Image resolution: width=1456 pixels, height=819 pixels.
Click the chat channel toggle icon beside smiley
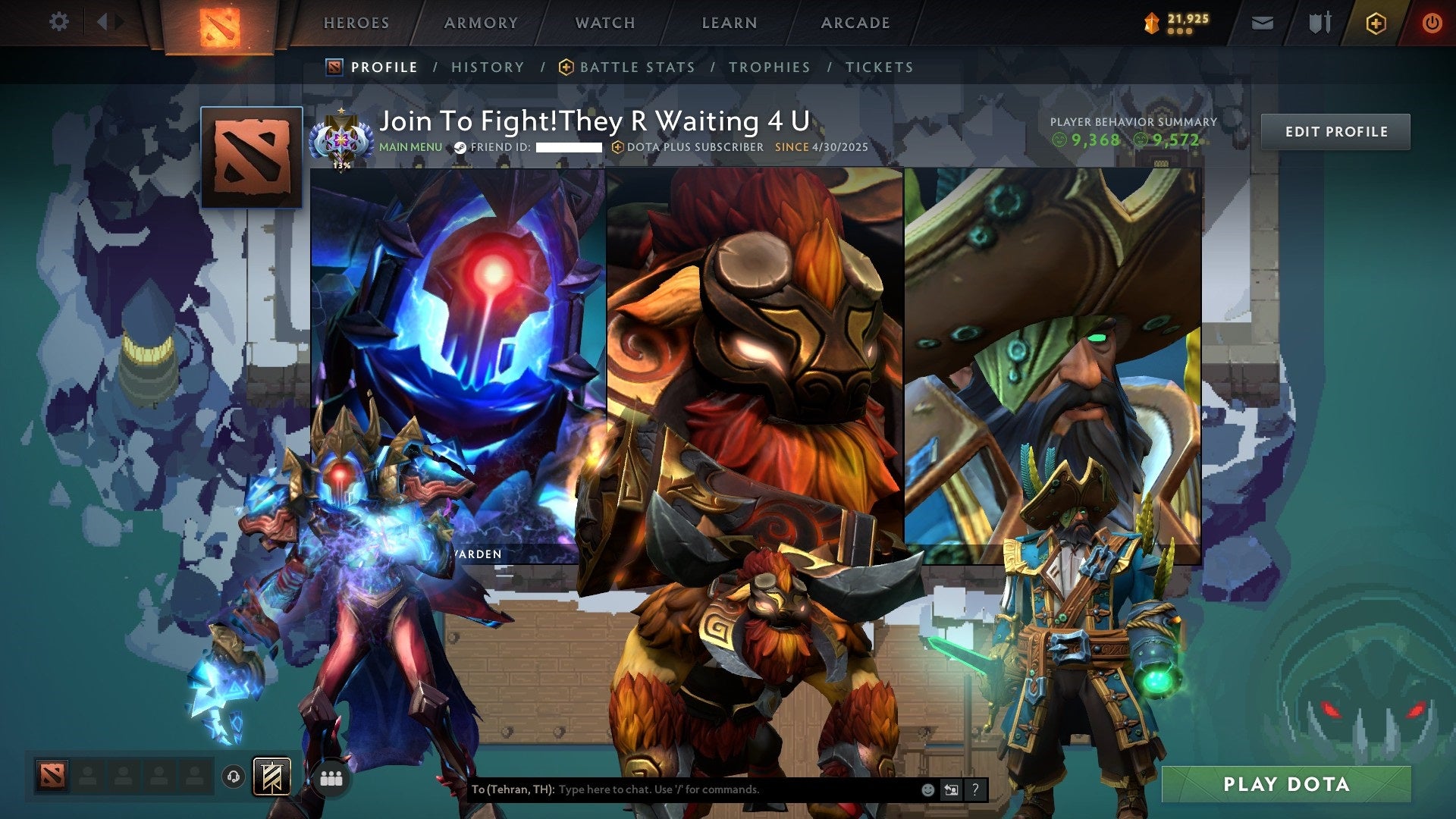[x=950, y=789]
